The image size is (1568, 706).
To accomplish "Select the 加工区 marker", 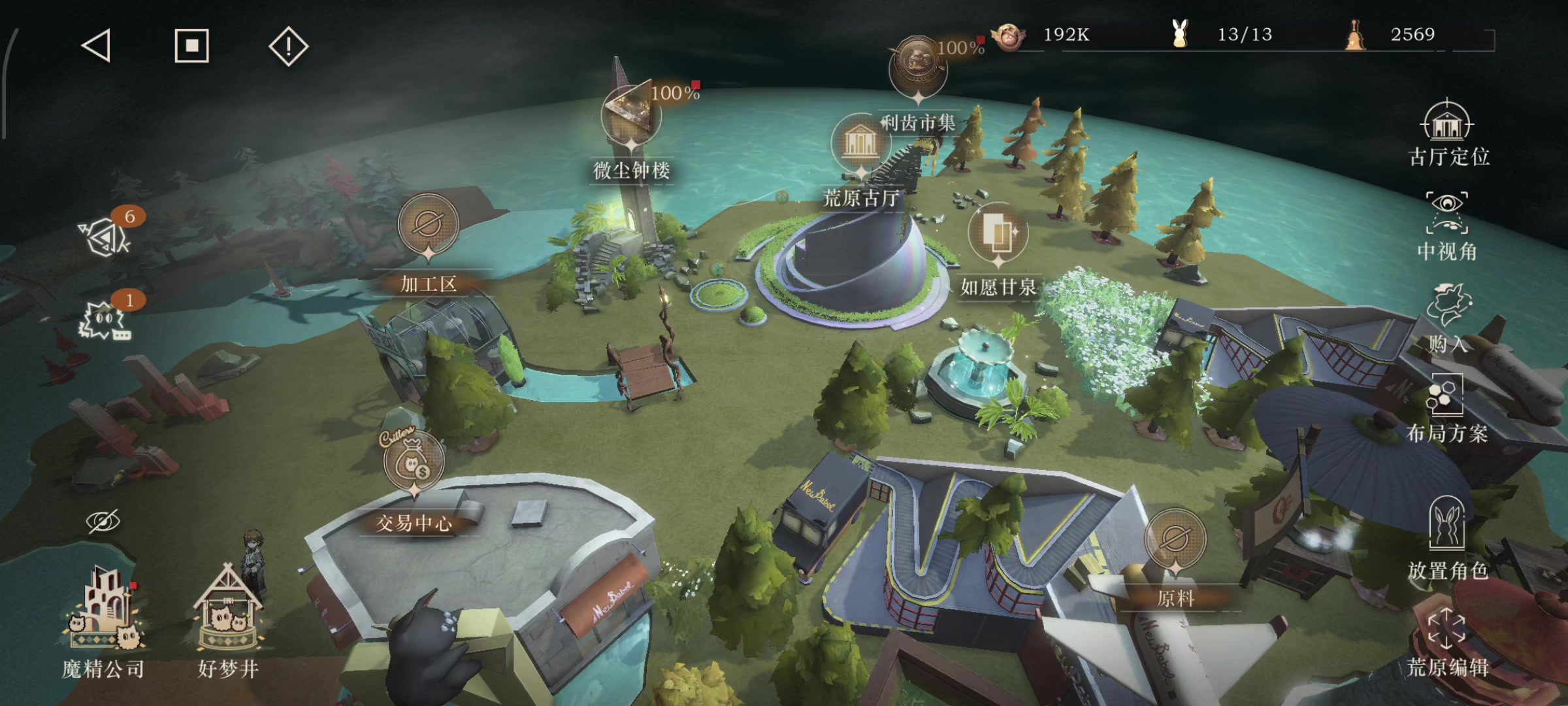I will (428, 225).
